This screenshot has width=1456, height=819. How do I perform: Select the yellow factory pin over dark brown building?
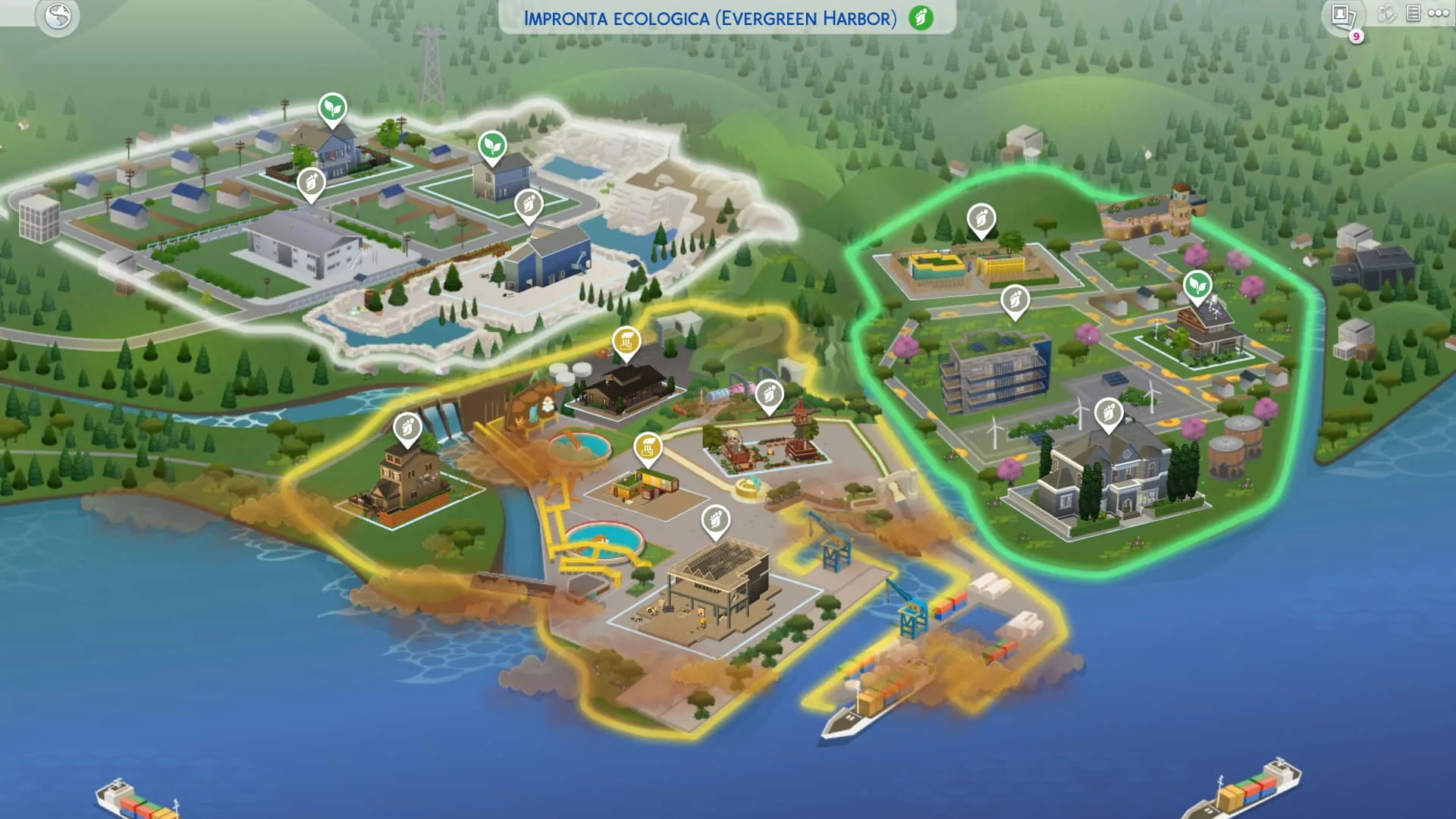[x=626, y=342]
